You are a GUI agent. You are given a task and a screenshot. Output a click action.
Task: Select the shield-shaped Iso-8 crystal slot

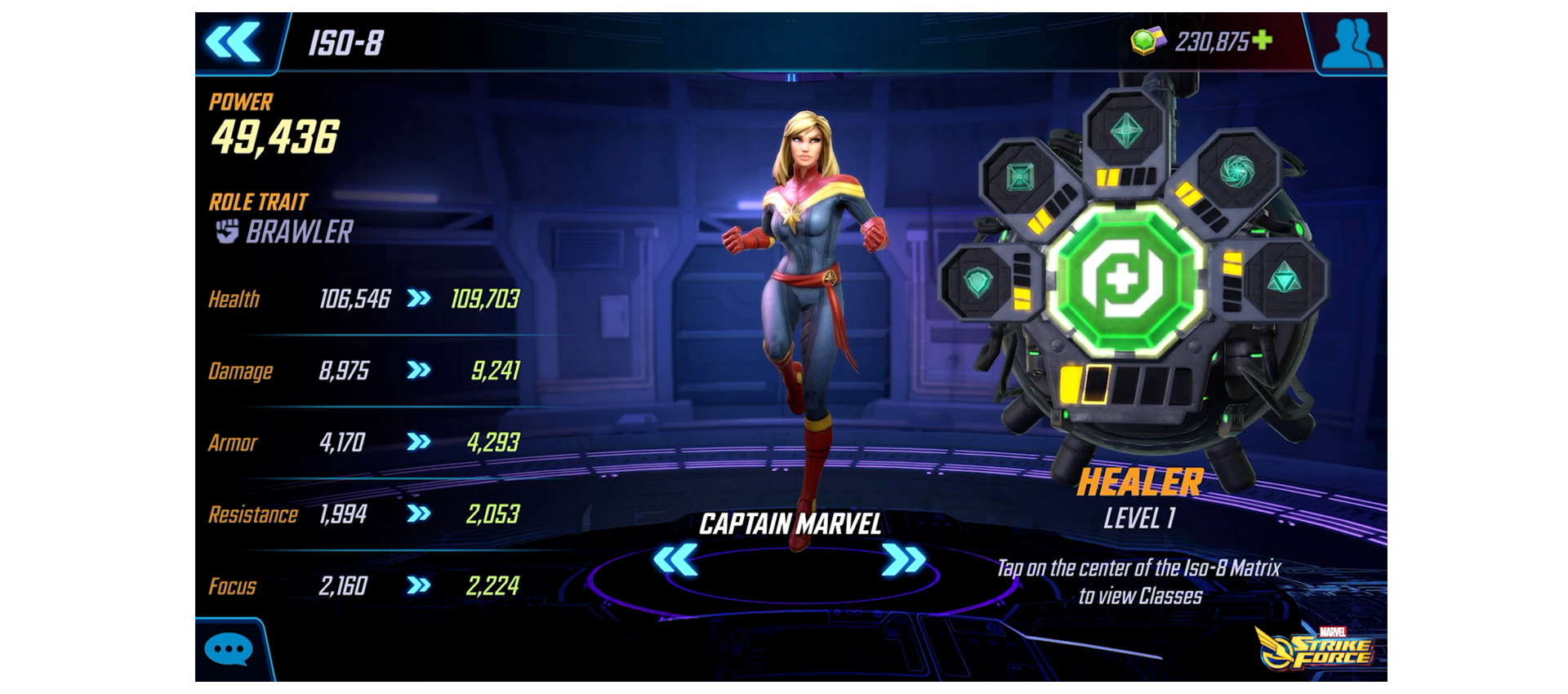(x=978, y=282)
